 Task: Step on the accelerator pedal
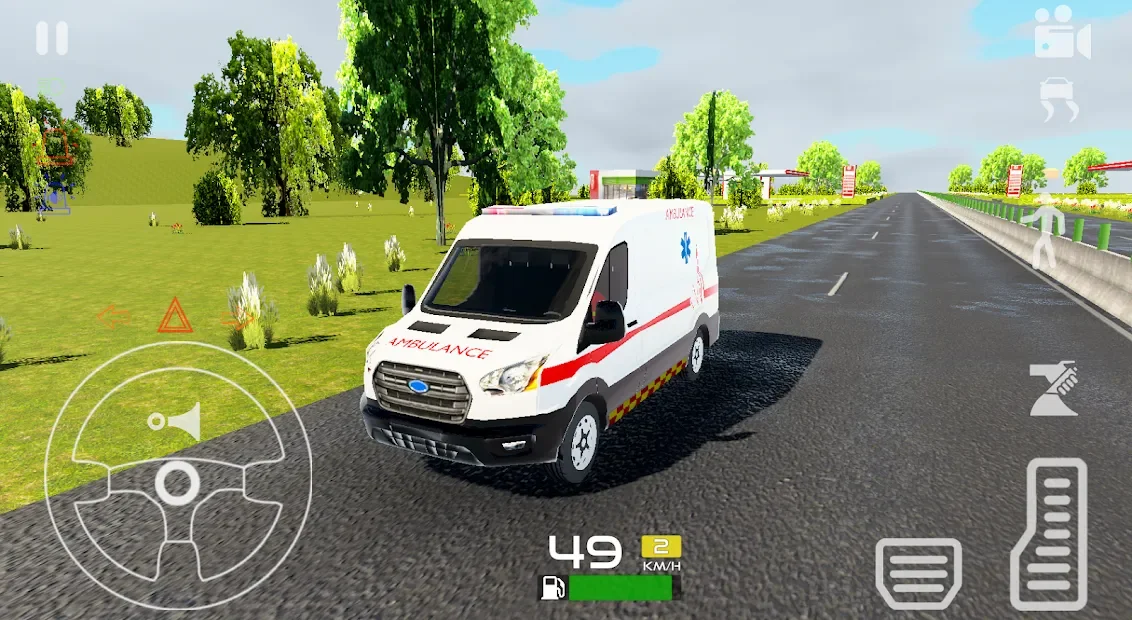coord(1049,533)
